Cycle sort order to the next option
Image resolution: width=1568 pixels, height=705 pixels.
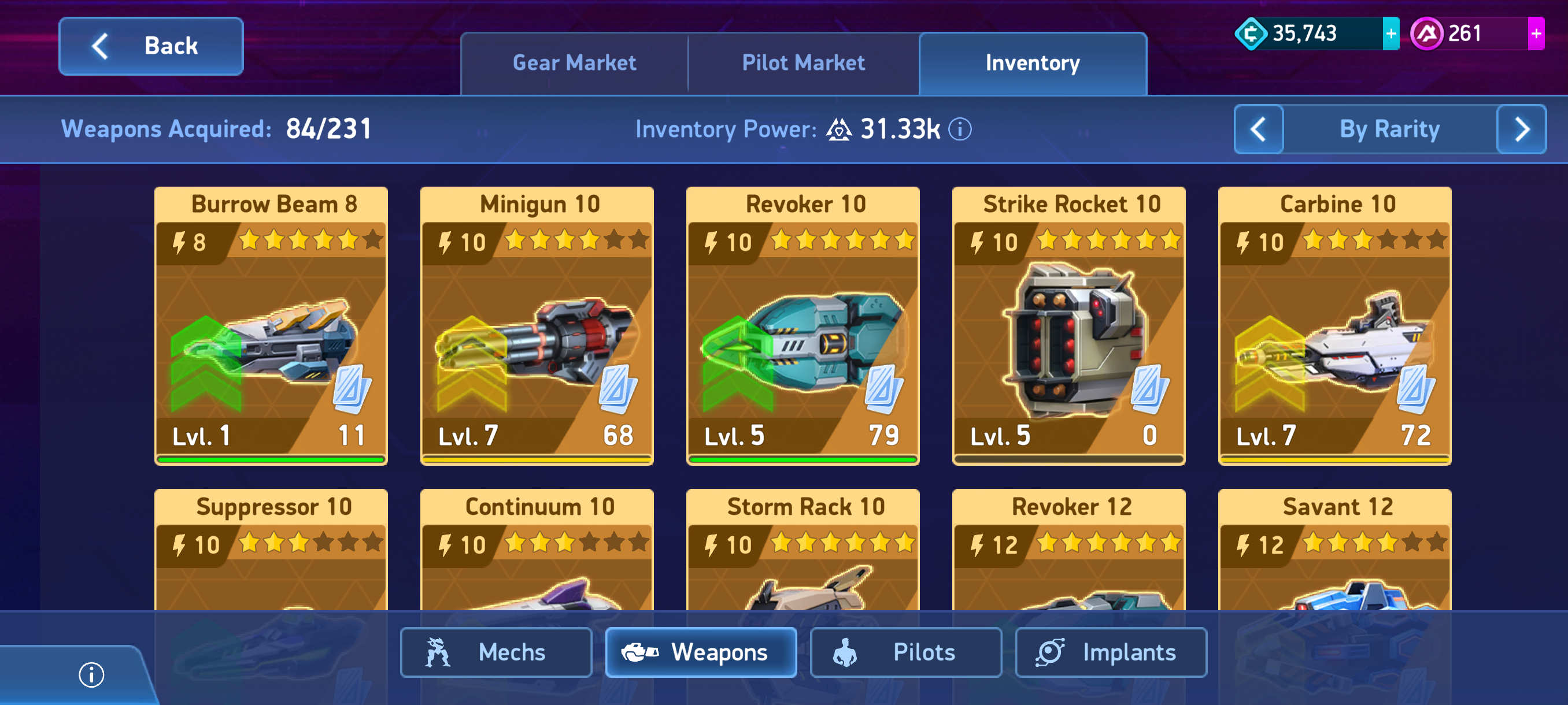[1521, 129]
